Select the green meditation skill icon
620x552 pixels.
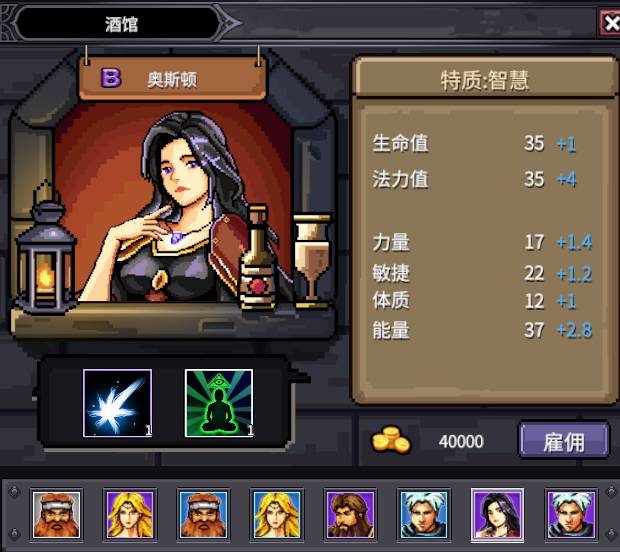coord(219,403)
